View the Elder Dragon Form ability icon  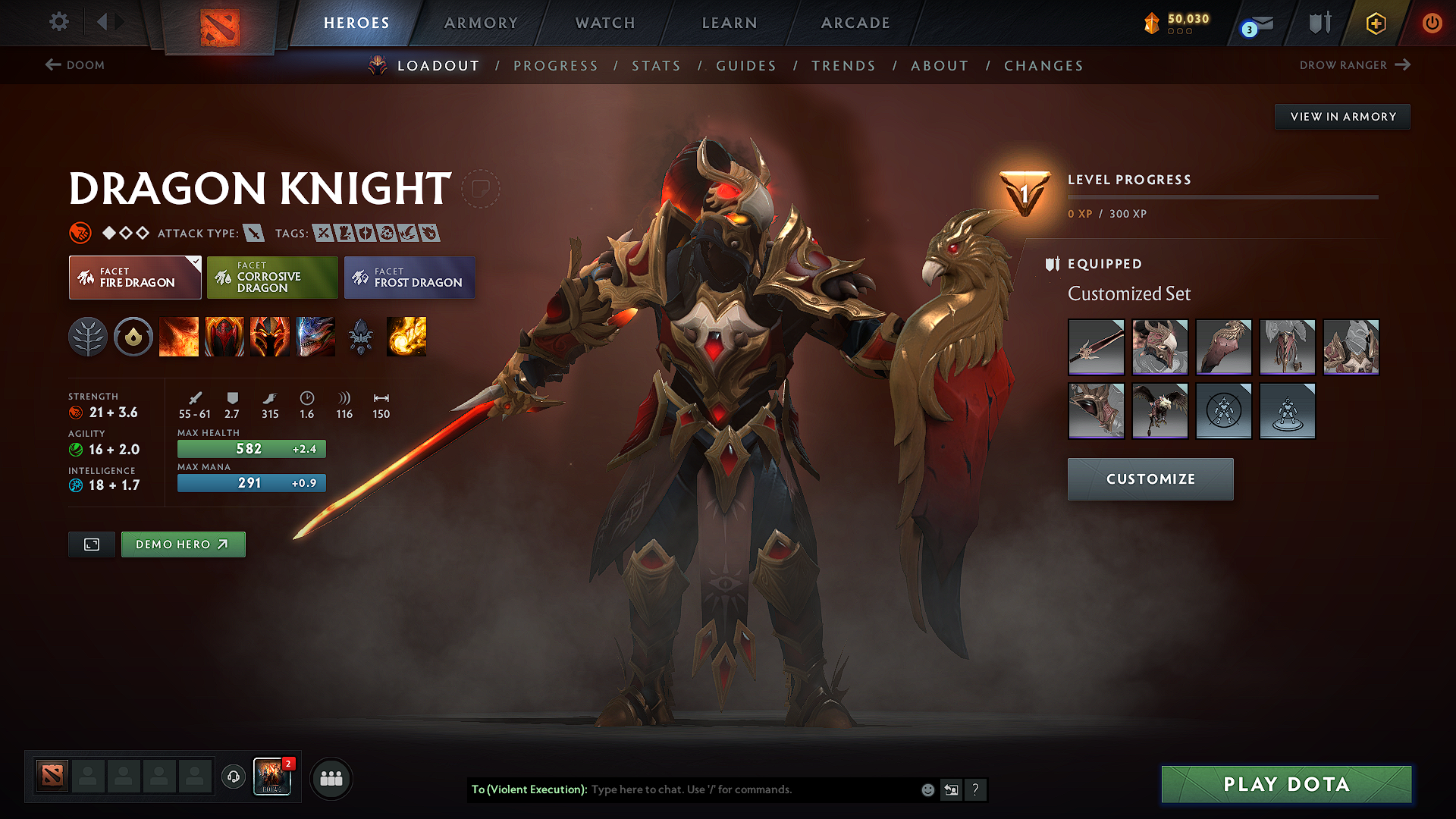click(x=315, y=337)
